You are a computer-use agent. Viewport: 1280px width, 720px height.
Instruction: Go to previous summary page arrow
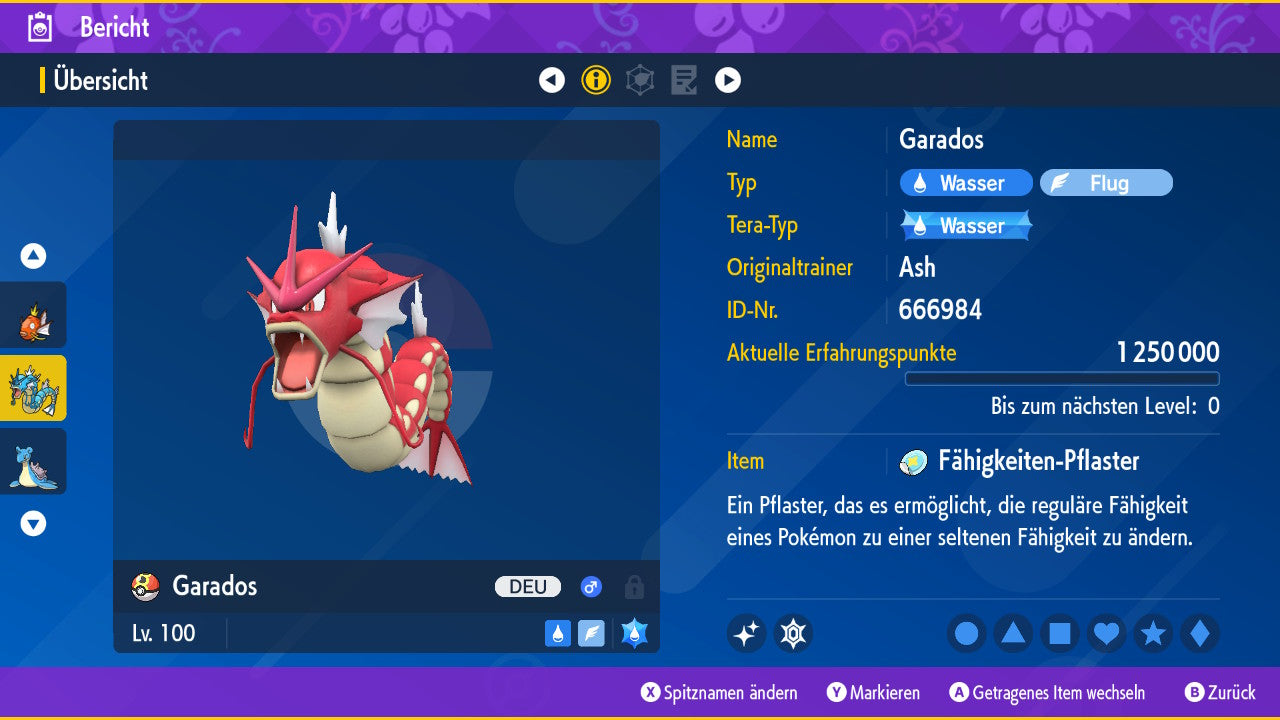tap(552, 80)
